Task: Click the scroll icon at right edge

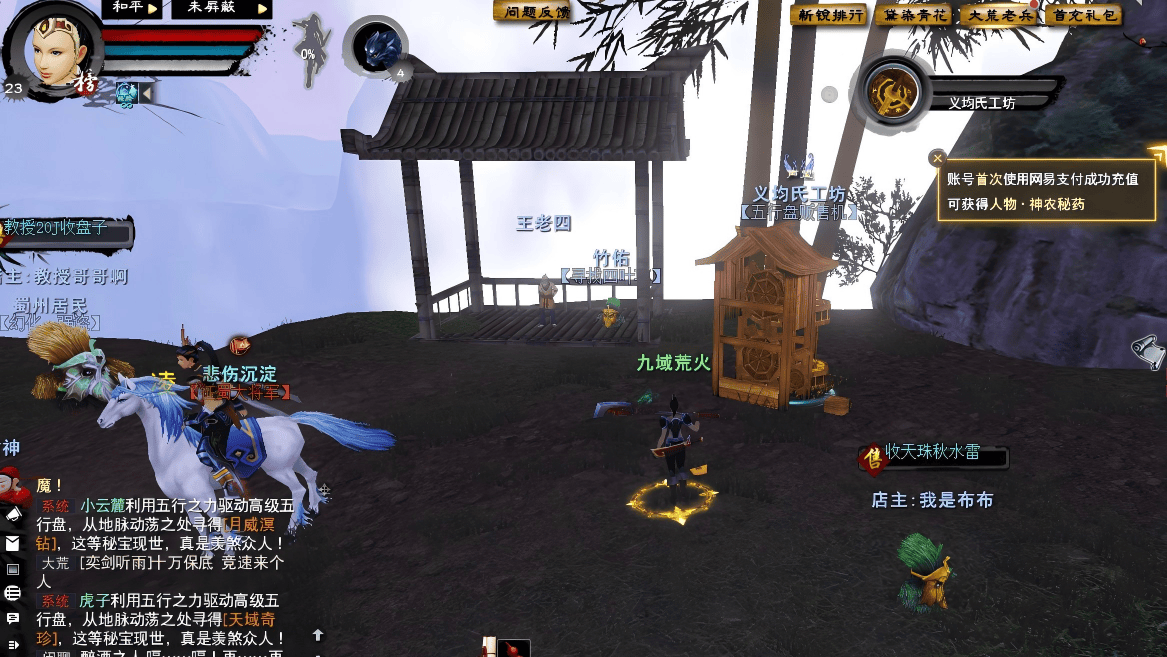Action: tap(1149, 349)
